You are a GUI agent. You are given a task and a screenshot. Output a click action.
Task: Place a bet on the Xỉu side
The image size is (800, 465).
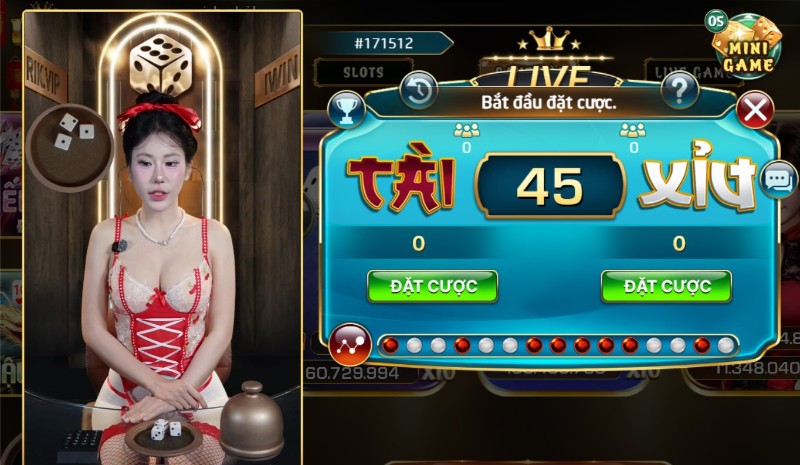pyautogui.click(x=665, y=286)
